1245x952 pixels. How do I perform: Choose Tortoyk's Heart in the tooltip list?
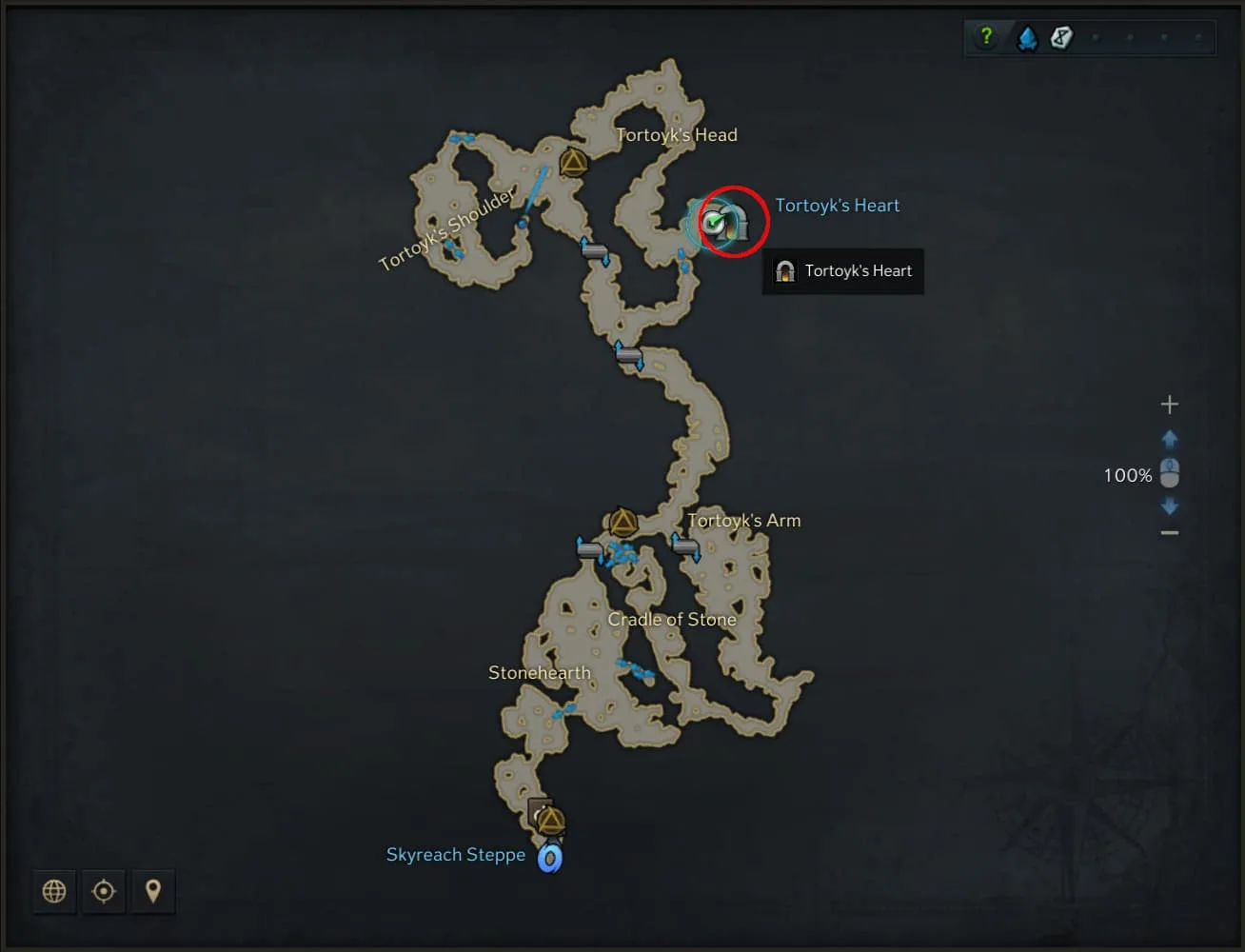[x=843, y=271]
